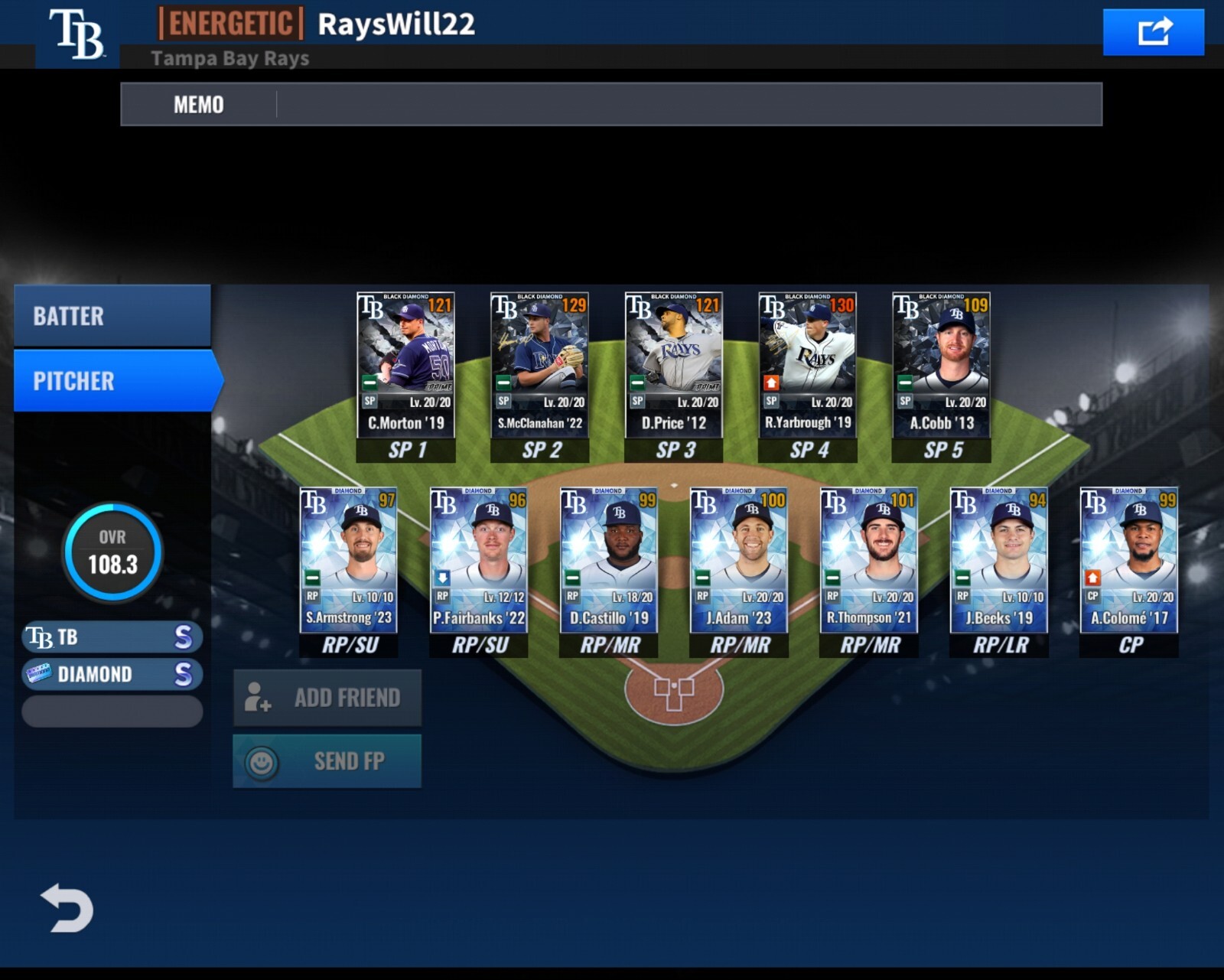Open the J.Beeks '19 card
1224x980 pixels.
999,560
